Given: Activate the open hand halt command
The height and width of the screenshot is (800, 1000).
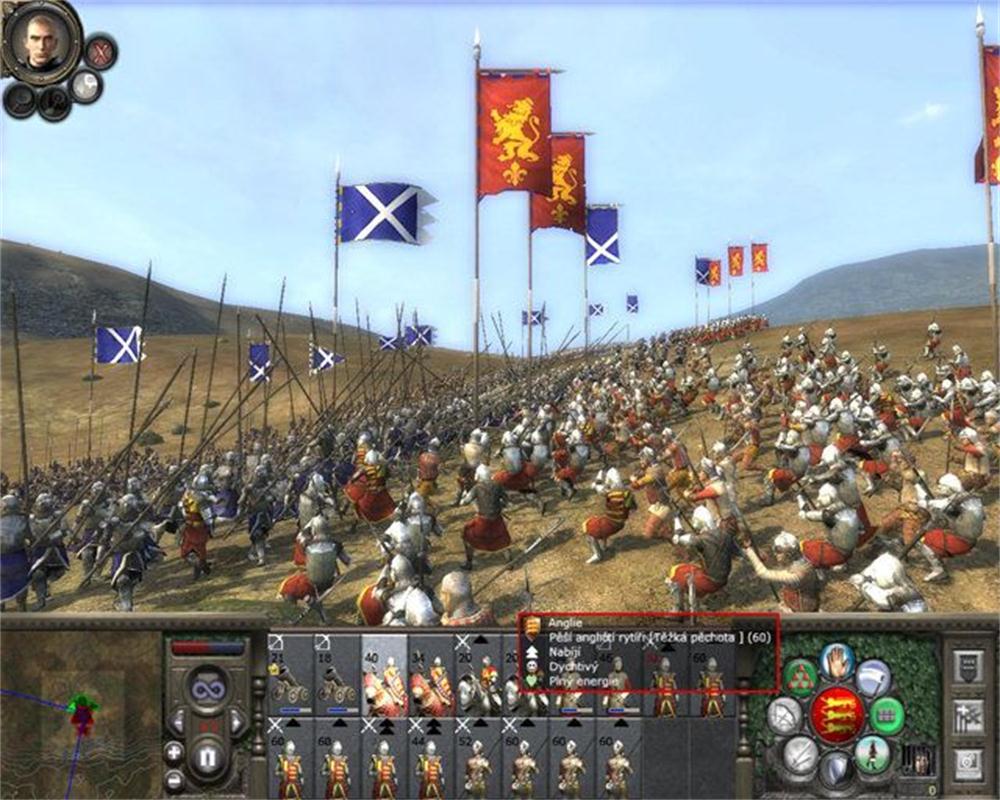Looking at the screenshot, I should tap(836, 662).
